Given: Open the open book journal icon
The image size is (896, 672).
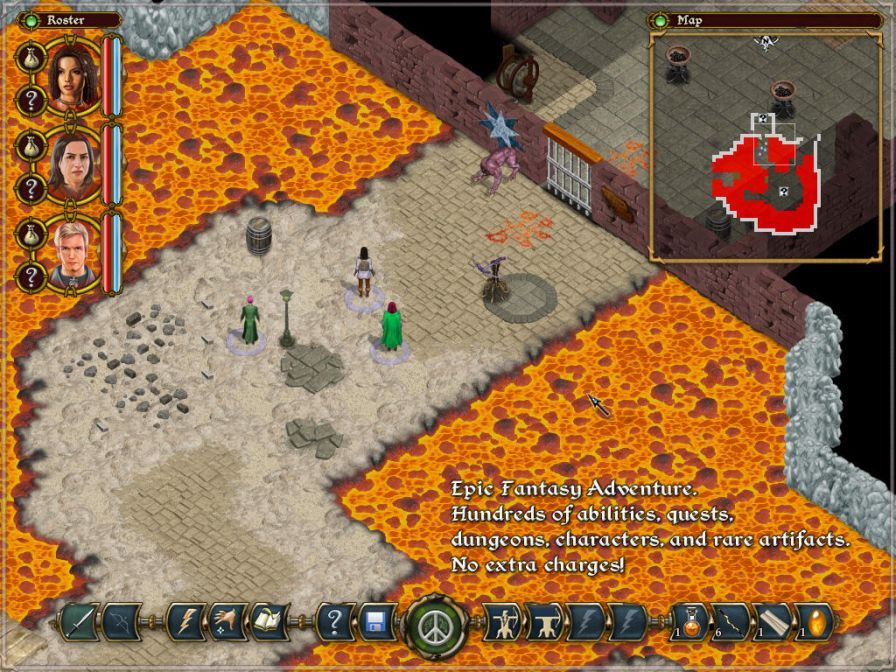Looking at the screenshot, I should [x=269, y=622].
